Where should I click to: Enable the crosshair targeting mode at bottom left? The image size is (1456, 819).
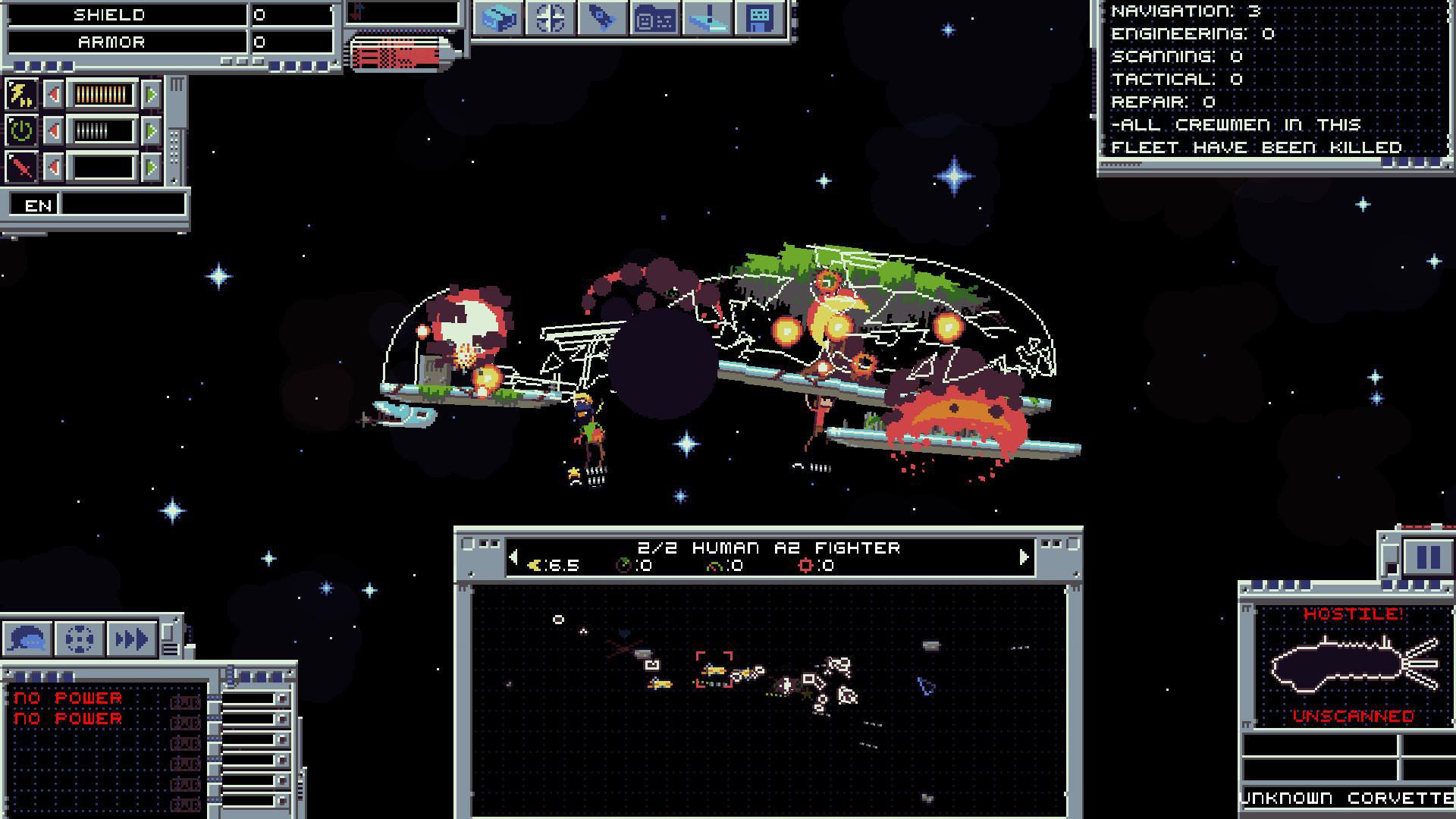click(x=80, y=639)
